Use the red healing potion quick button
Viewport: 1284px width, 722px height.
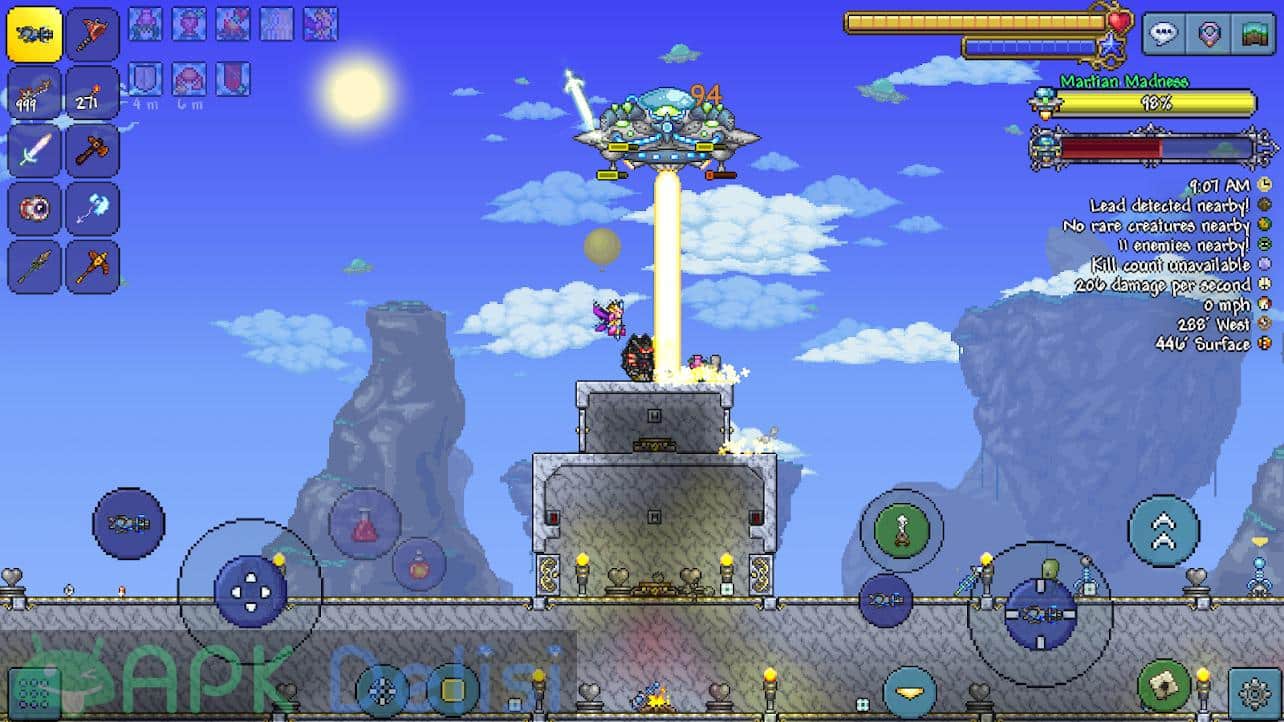click(364, 524)
